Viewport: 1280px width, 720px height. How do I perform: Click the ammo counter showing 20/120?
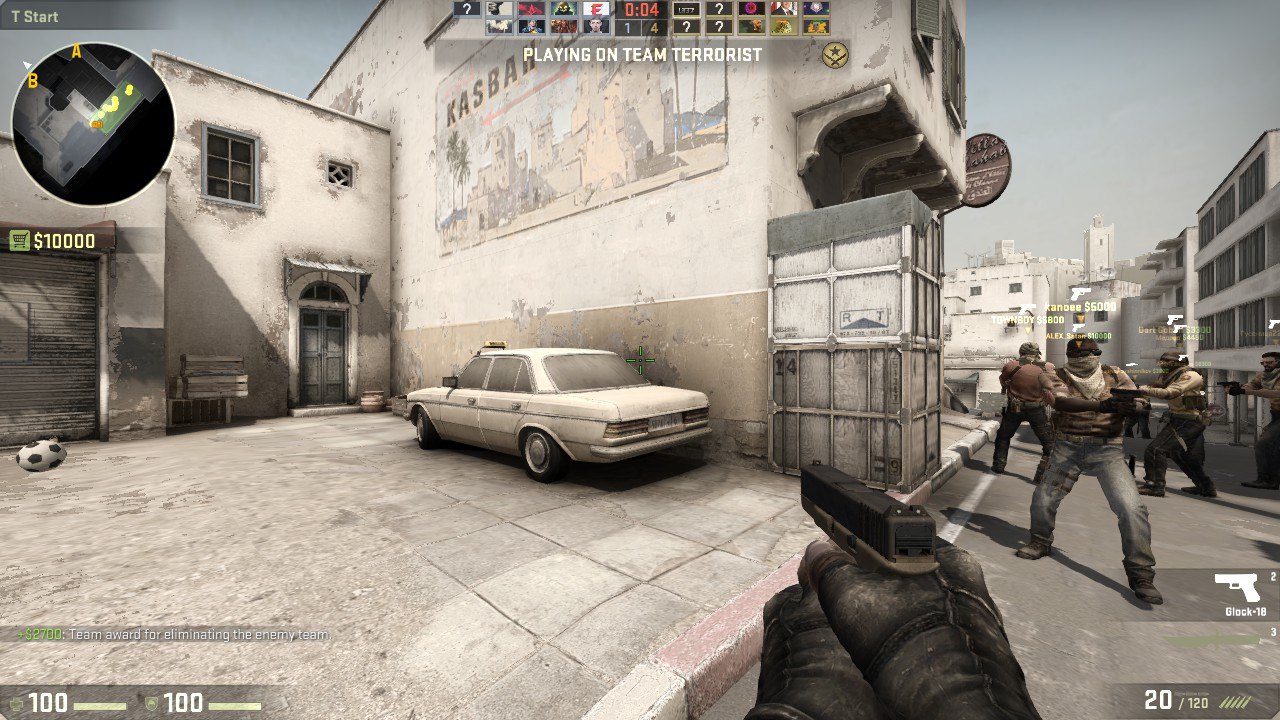(x=1180, y=700)
